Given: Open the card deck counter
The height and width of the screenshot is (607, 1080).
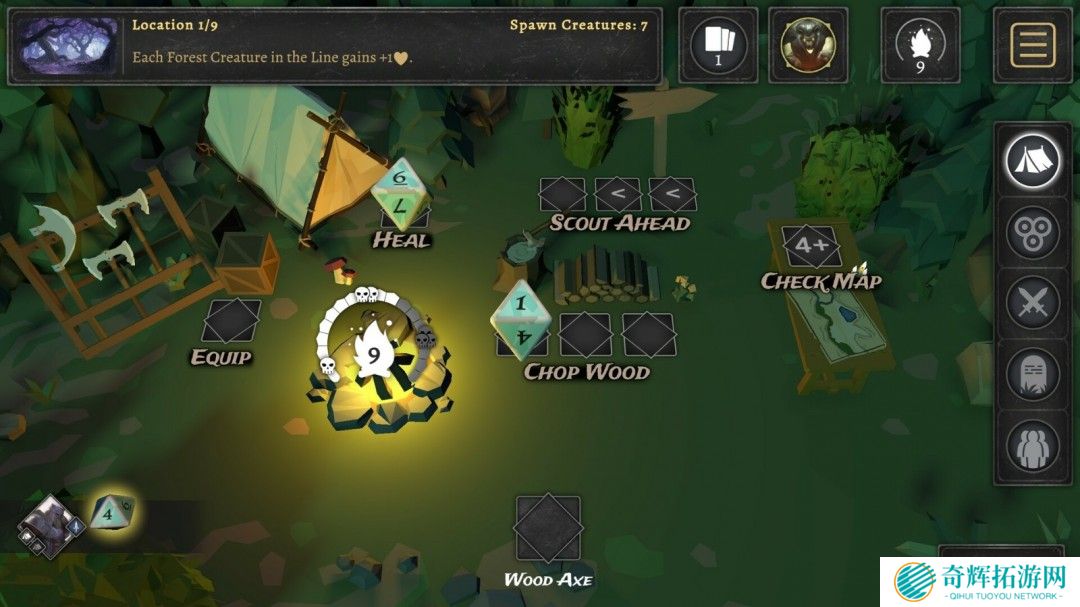Looking at the screenshot, I should point(718,45).
